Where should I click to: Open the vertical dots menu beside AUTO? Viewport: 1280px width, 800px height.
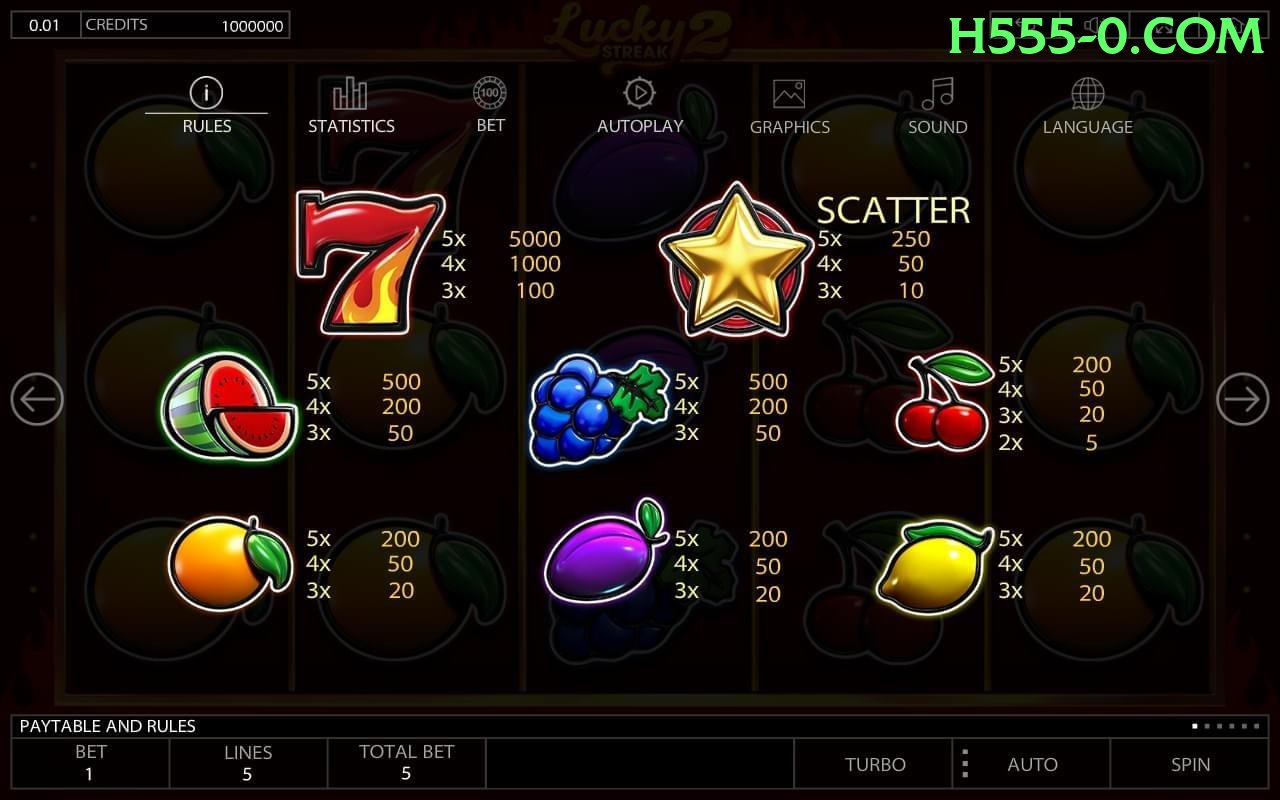(964, 764)
